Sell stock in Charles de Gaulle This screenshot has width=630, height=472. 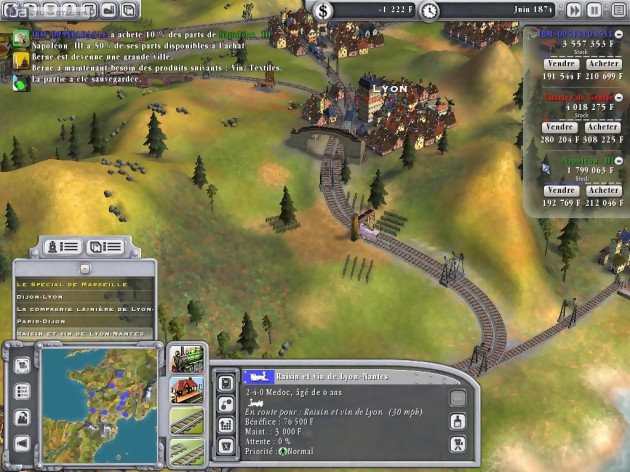click(560, 127)
